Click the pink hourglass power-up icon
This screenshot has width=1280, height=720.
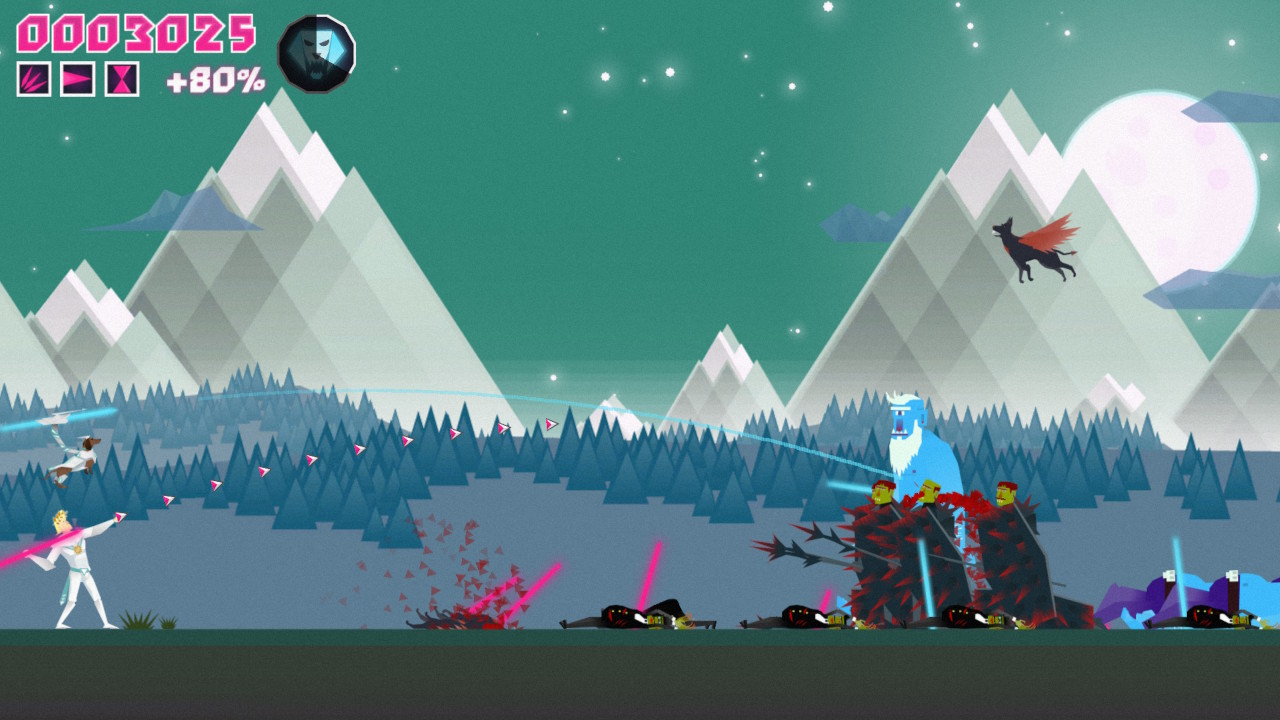click(122, 79)
